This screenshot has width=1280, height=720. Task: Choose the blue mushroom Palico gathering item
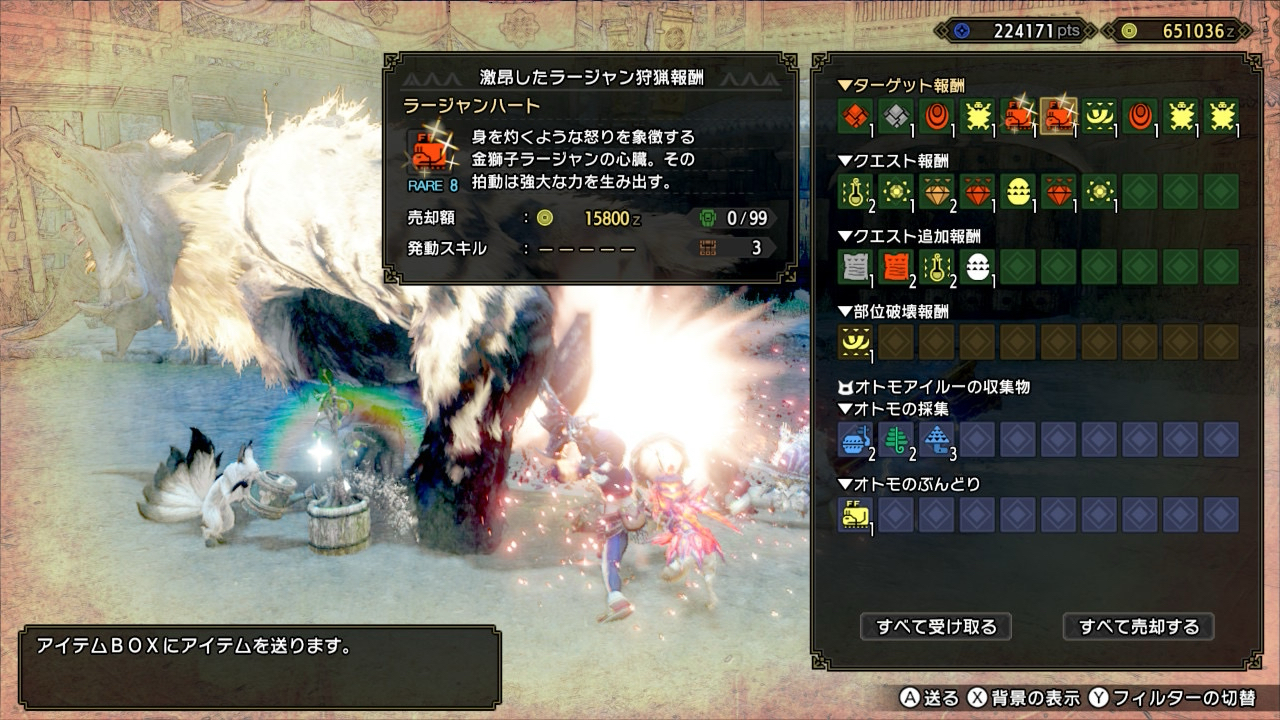pyautogui.click(x=936, y=439)
